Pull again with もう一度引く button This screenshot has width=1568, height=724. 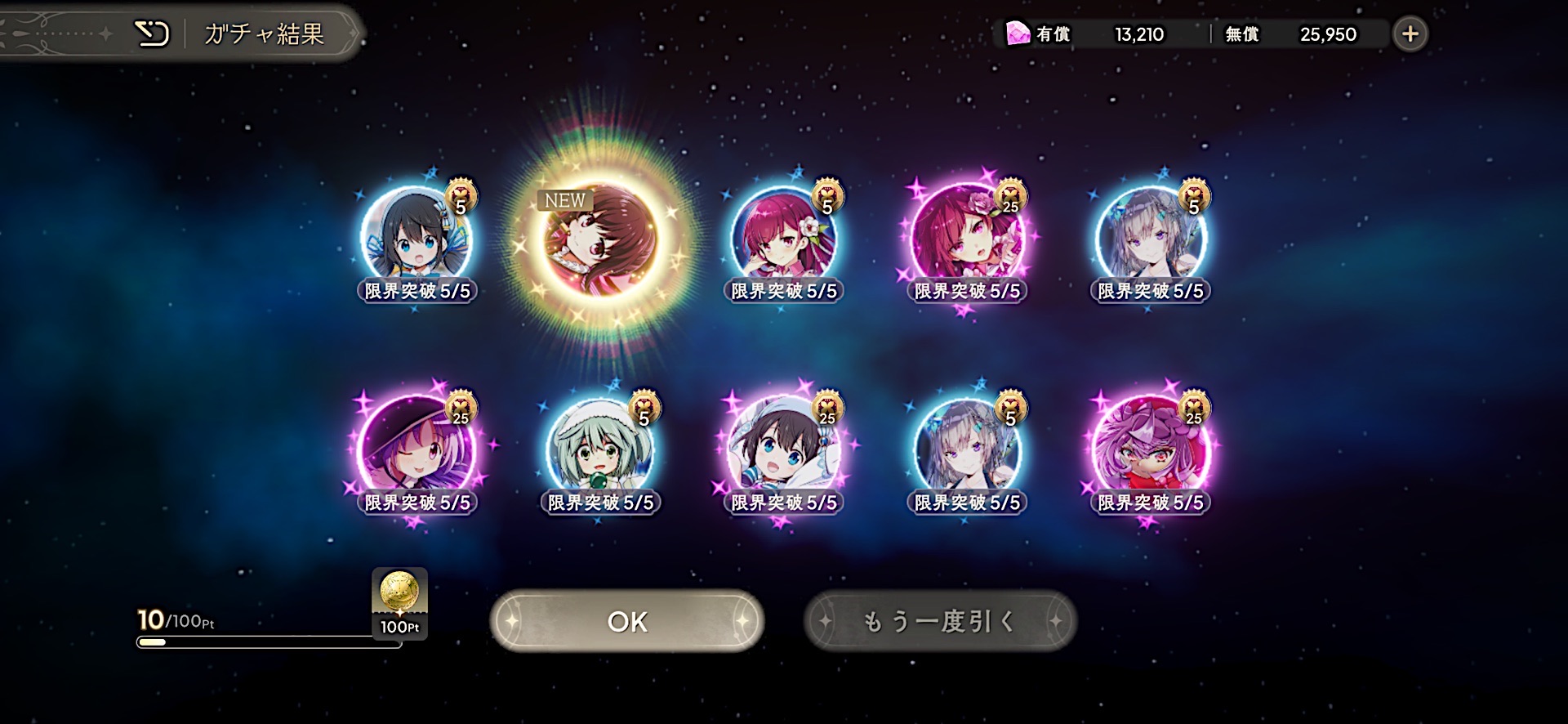(940, 621)
